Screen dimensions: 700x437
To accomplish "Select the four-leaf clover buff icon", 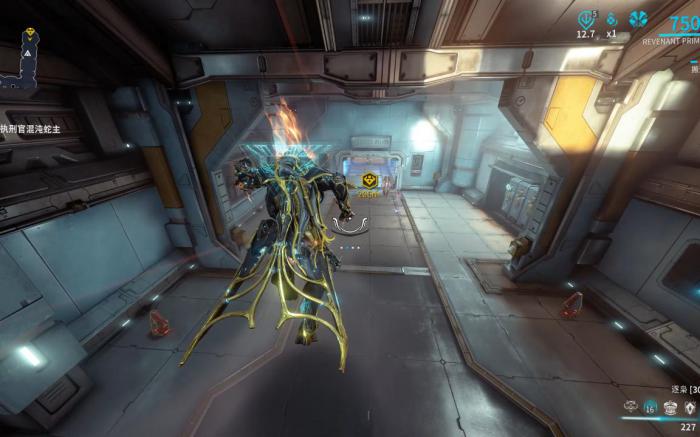I will point(638,18).
